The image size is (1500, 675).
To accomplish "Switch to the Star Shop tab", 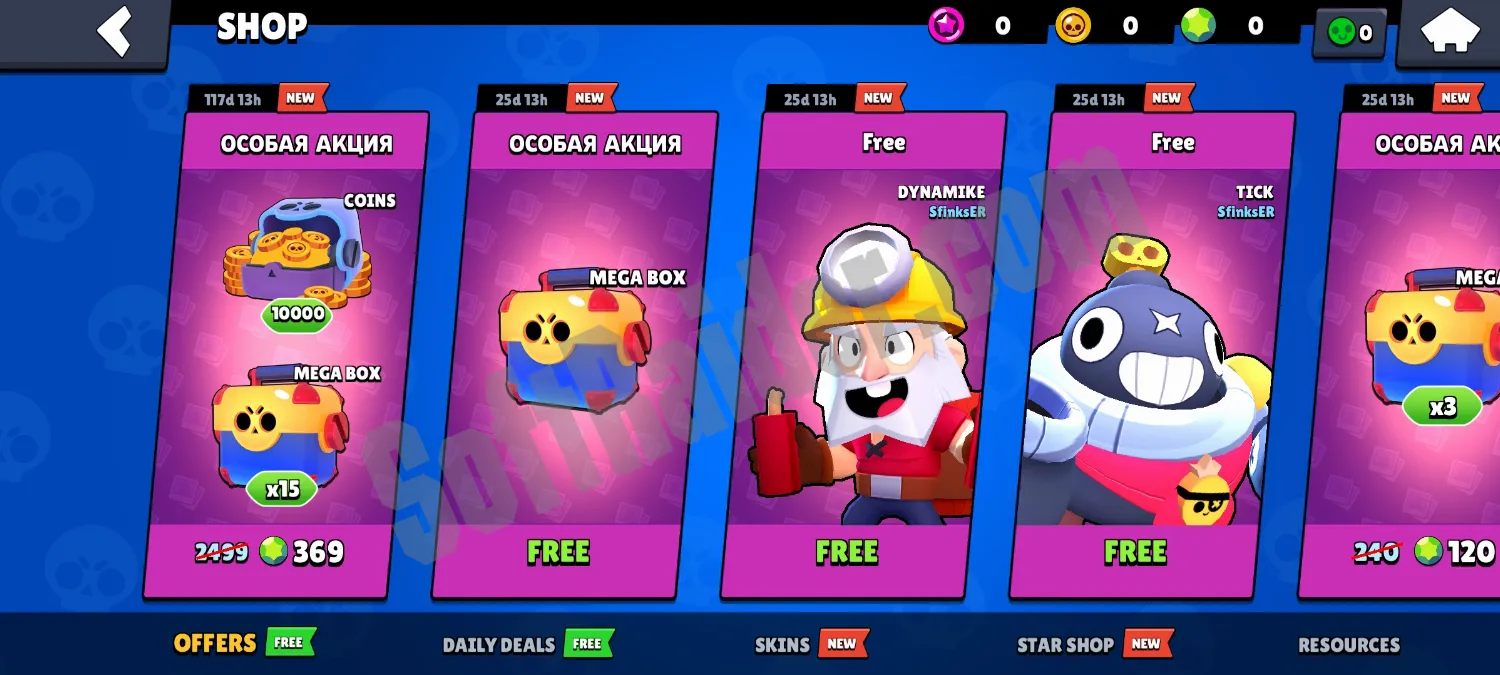I will 1065,644.
